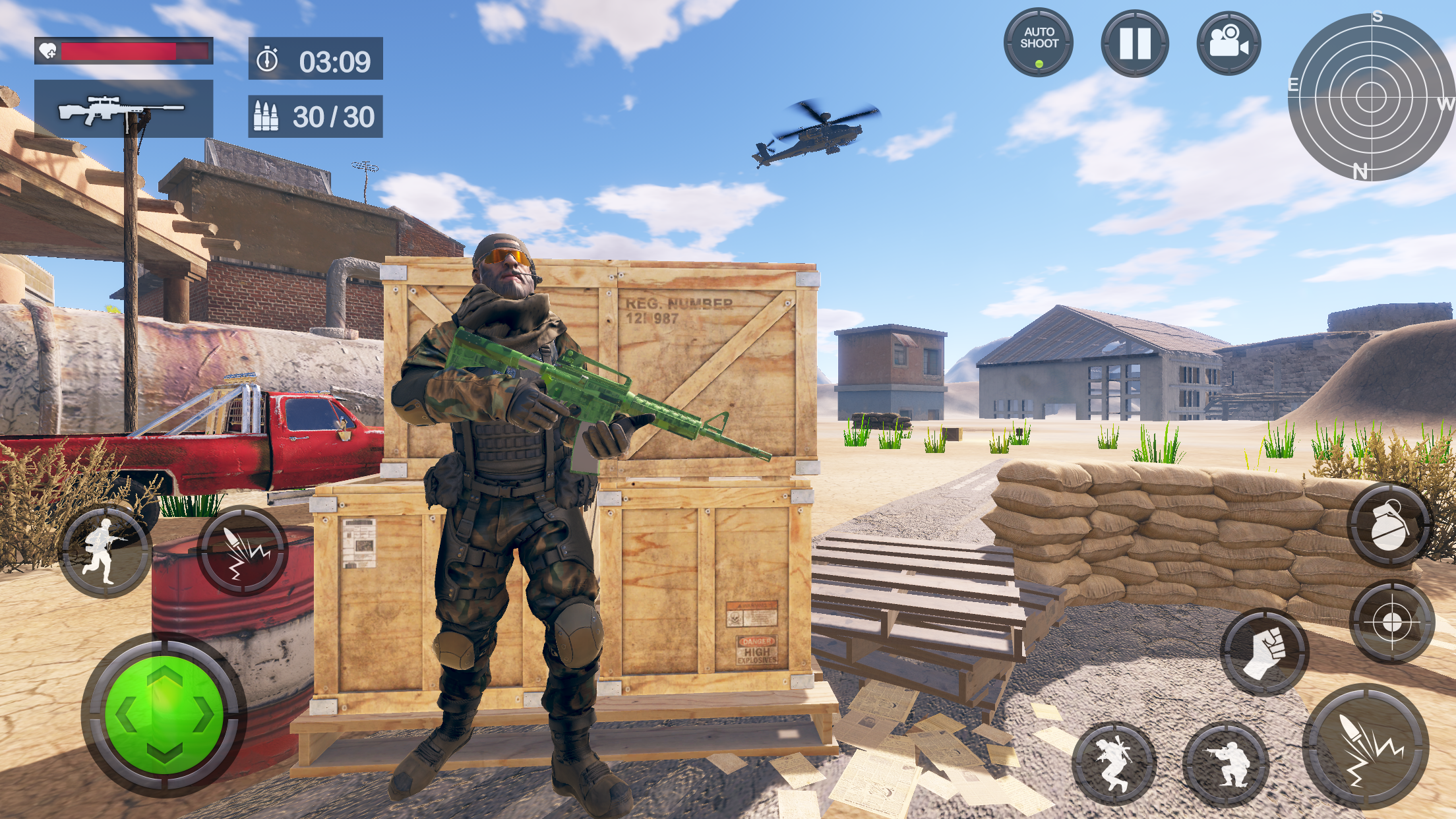Pause the game

tap(1134, 43)
